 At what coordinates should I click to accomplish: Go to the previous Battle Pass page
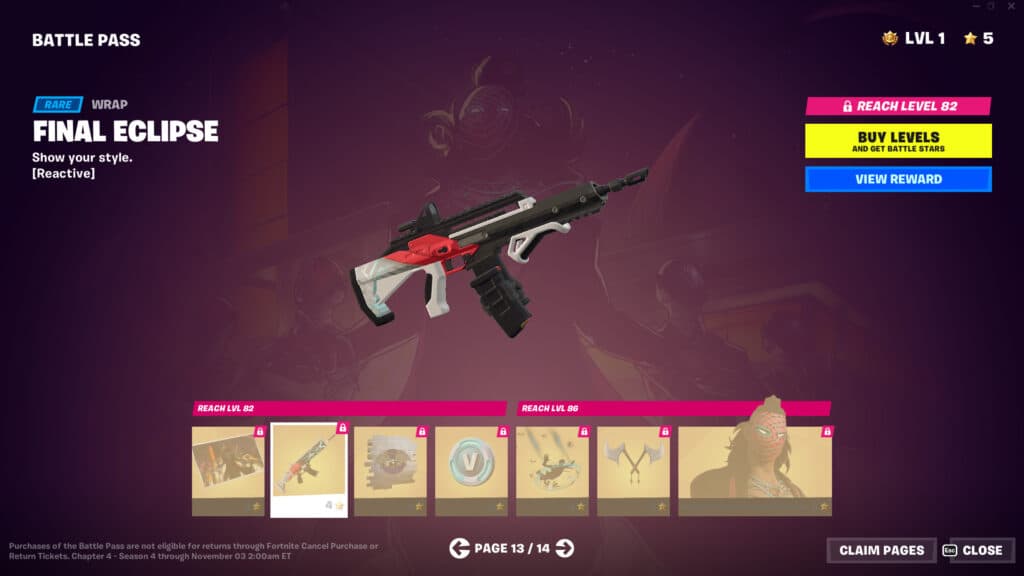coord(459,548)
